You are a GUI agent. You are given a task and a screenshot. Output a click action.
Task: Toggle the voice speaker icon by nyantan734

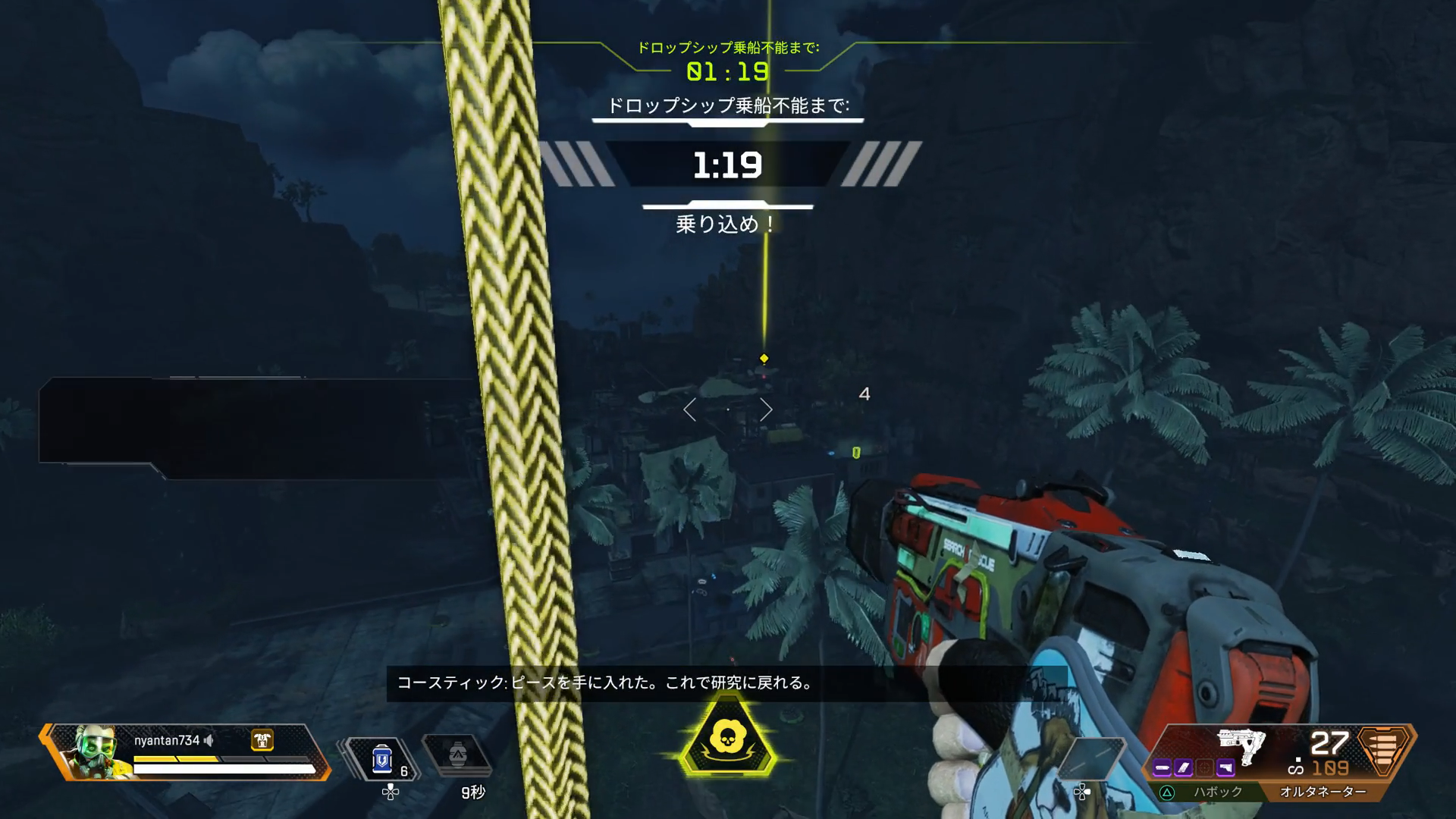209,740
